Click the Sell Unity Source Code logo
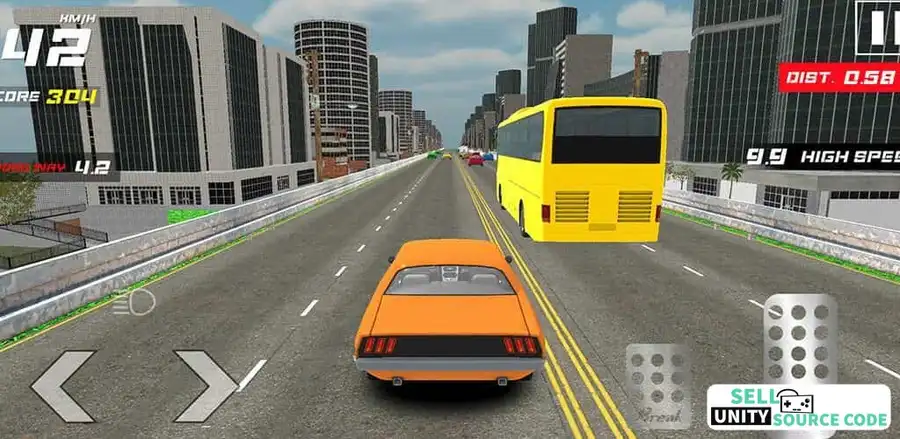This screenshot has width=900, height=439. pos(798,407)
